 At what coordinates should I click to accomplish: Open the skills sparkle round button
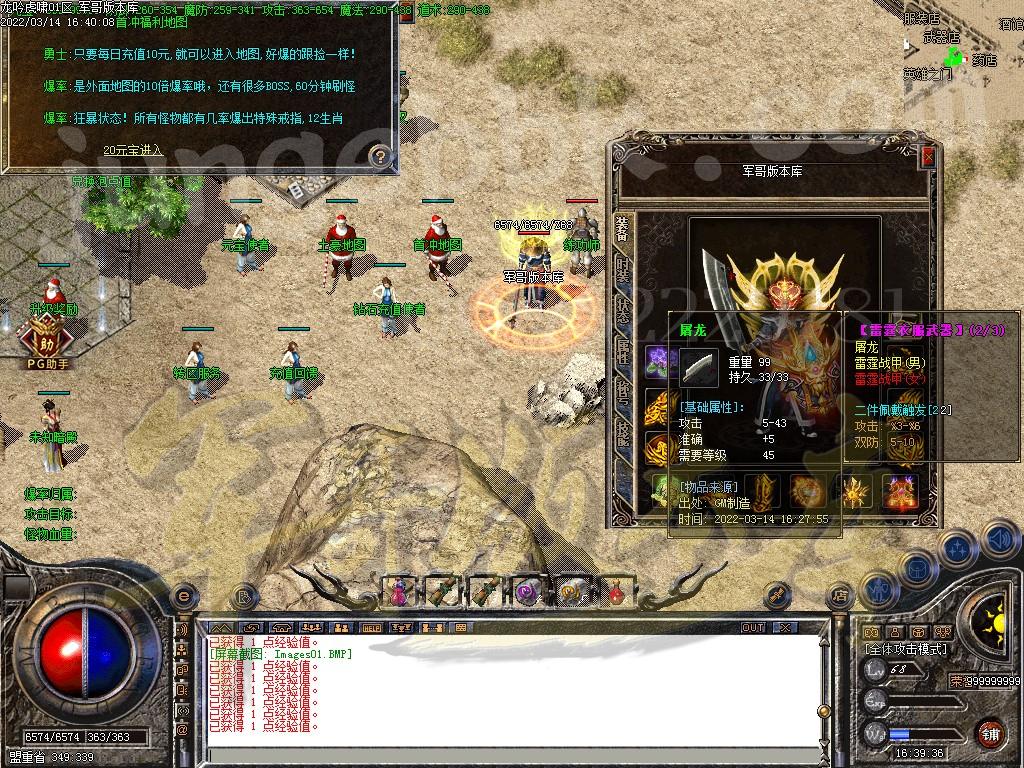tap(957, 548)
